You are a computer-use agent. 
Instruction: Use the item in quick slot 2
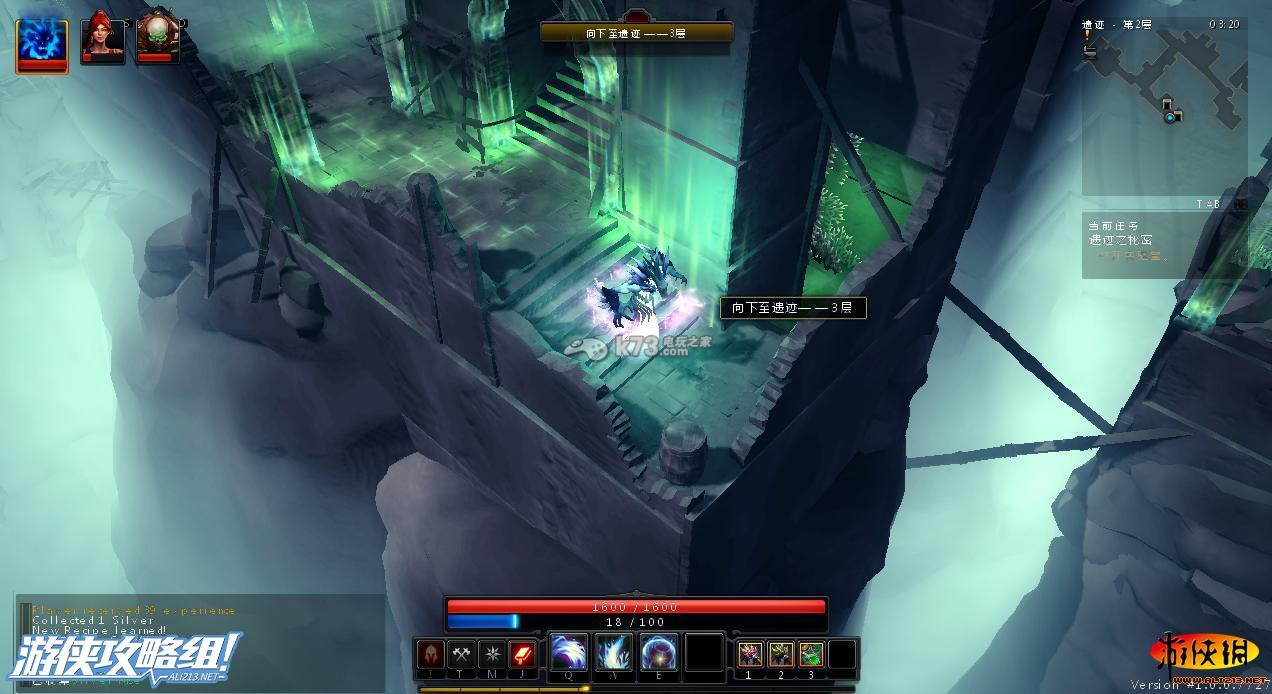tap(781, 655)
